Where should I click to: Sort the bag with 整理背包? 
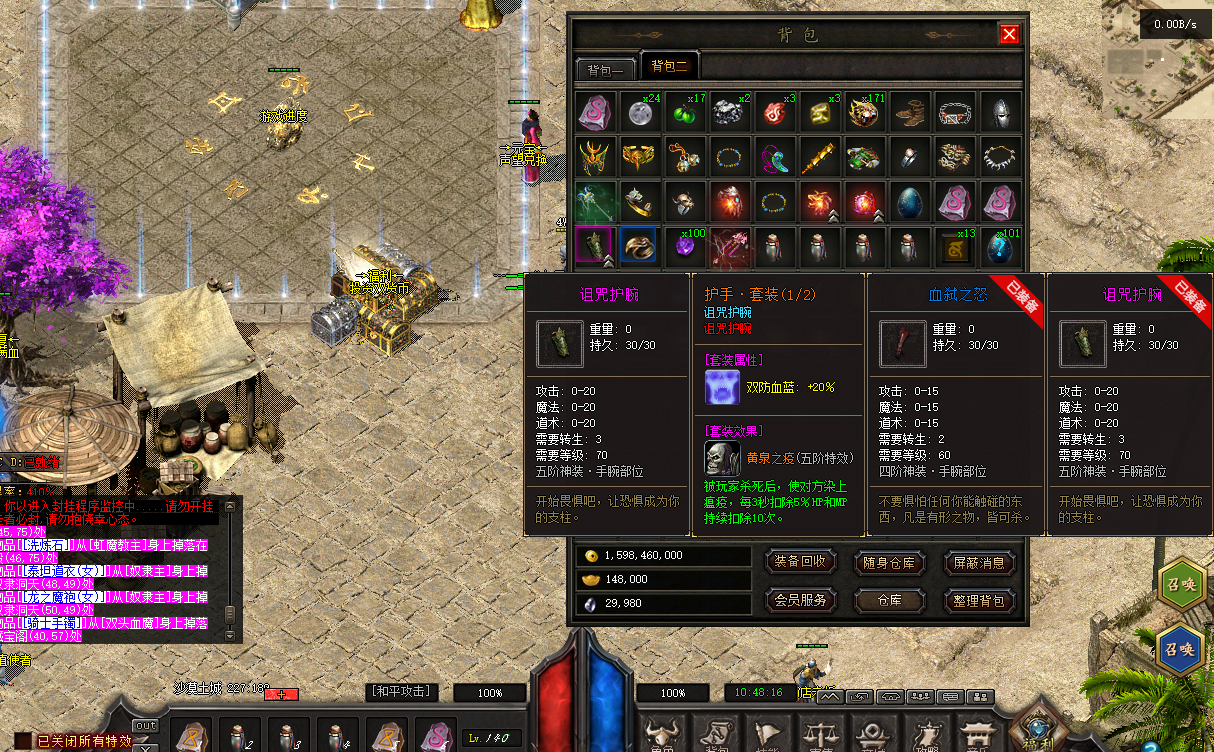pos(979,600)
